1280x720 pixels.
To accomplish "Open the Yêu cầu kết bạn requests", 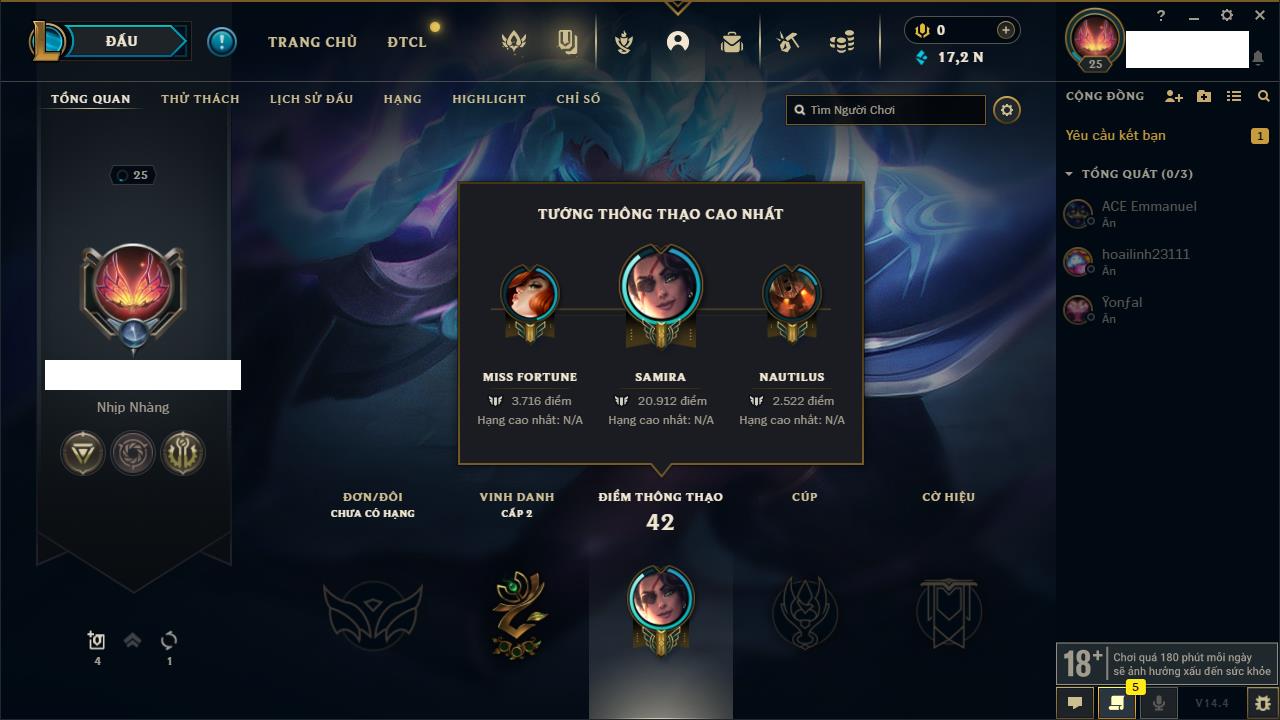I will [x=1115, y=135].
